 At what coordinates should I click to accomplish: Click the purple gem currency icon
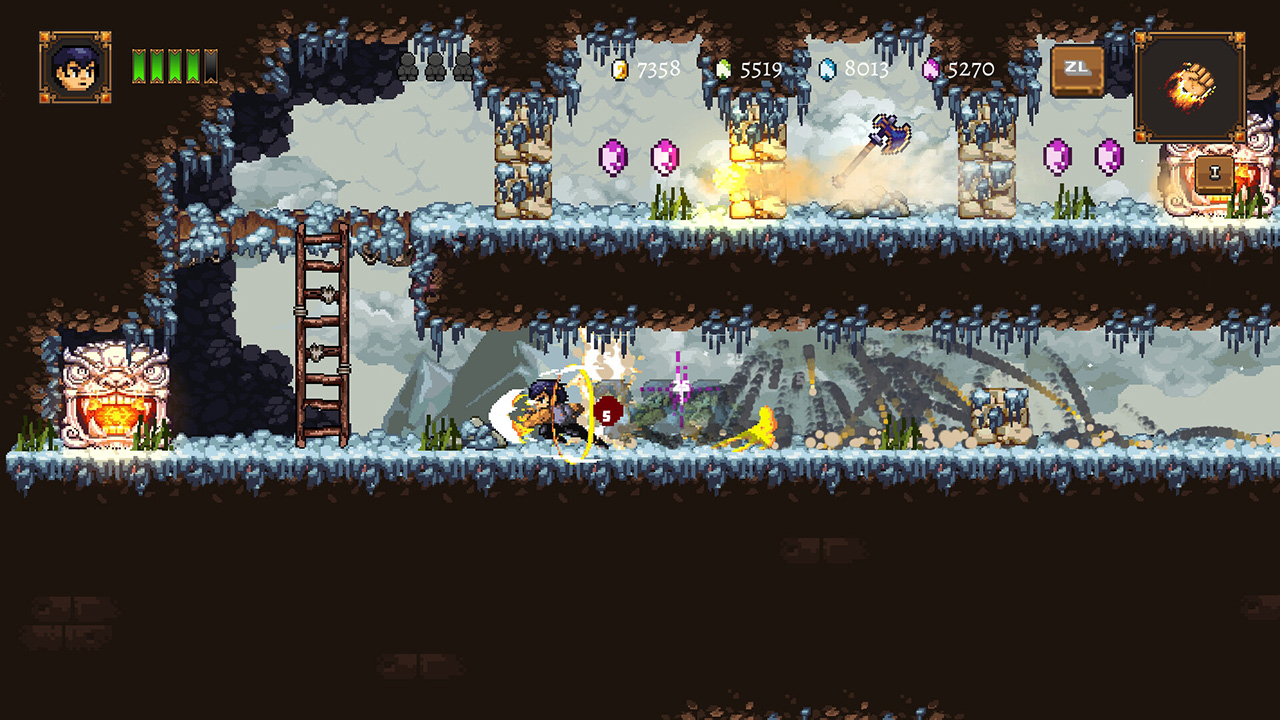tap(932, 69)
